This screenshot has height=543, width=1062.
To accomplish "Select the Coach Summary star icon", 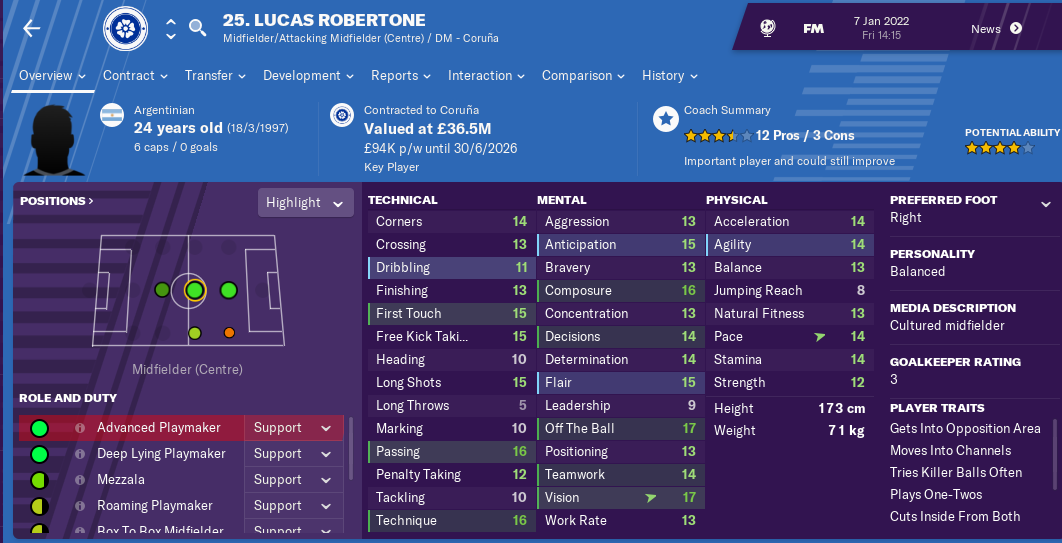I will pyautogui.click(x=665, y=120).
